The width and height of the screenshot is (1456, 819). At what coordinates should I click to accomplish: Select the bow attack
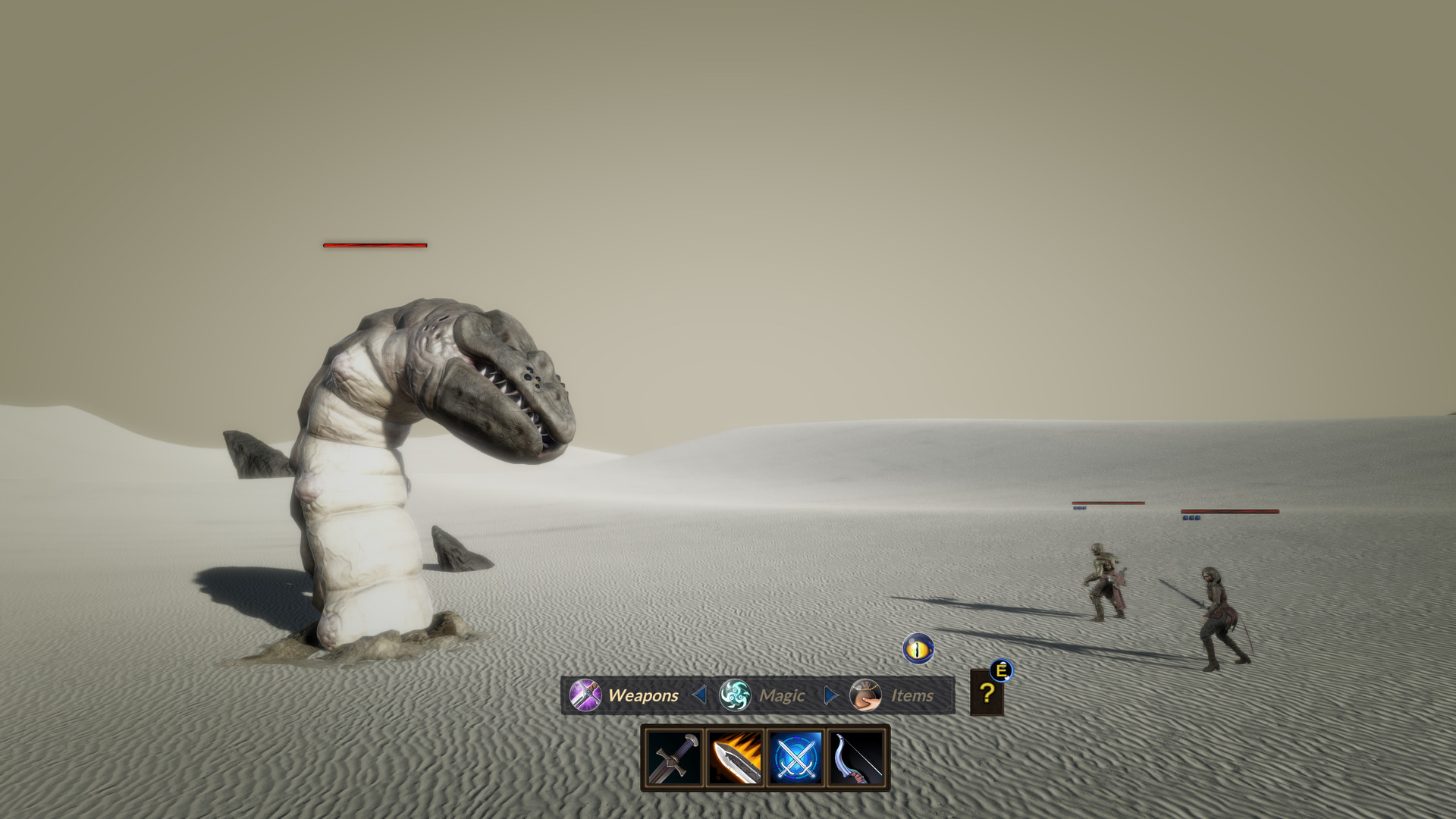click(857, 757)
